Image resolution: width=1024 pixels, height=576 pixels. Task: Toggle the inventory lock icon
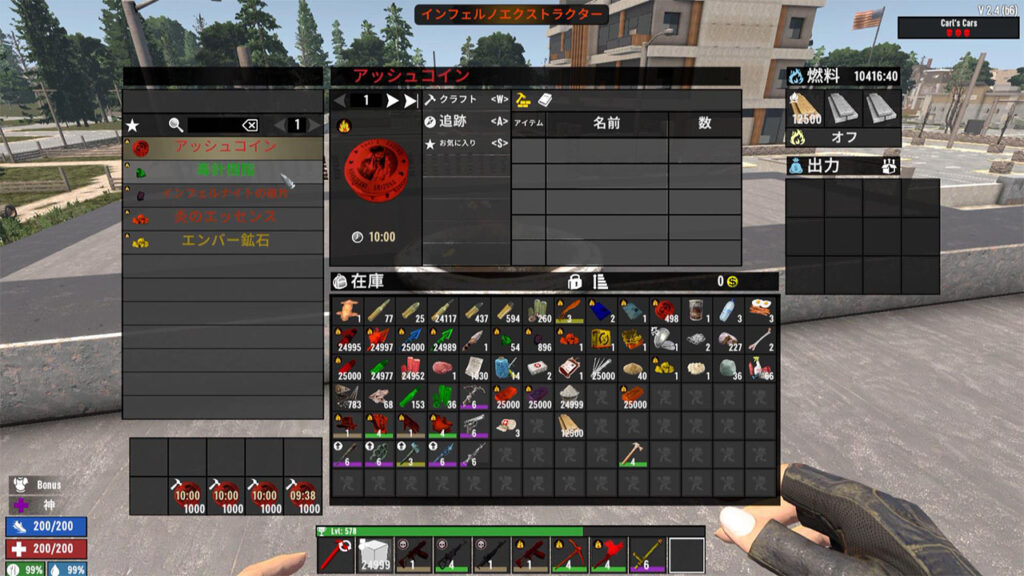click(574, 282)
